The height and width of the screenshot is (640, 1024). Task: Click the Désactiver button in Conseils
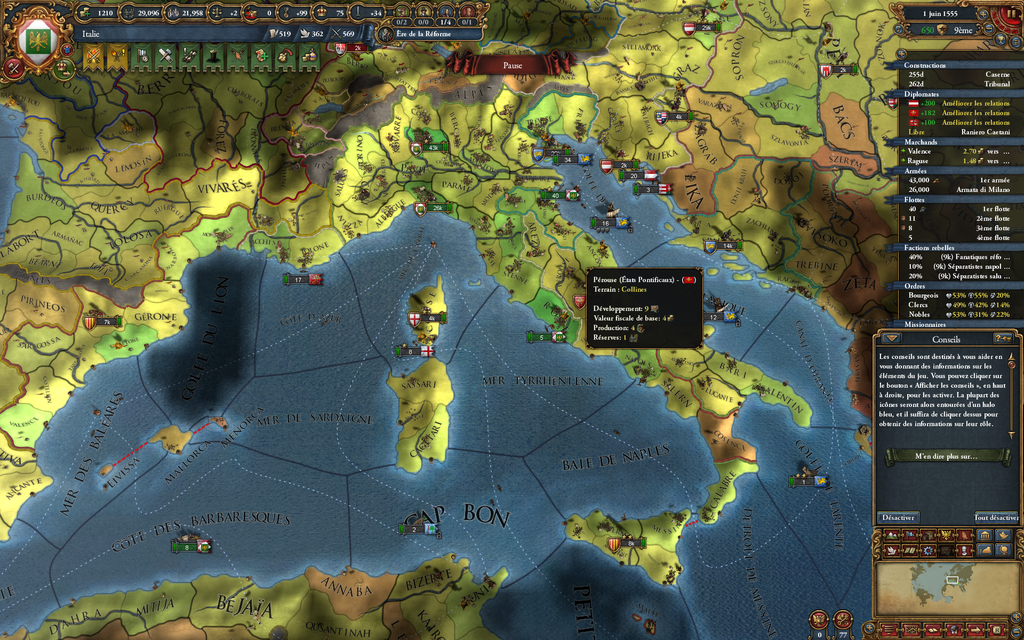point(898,517)
